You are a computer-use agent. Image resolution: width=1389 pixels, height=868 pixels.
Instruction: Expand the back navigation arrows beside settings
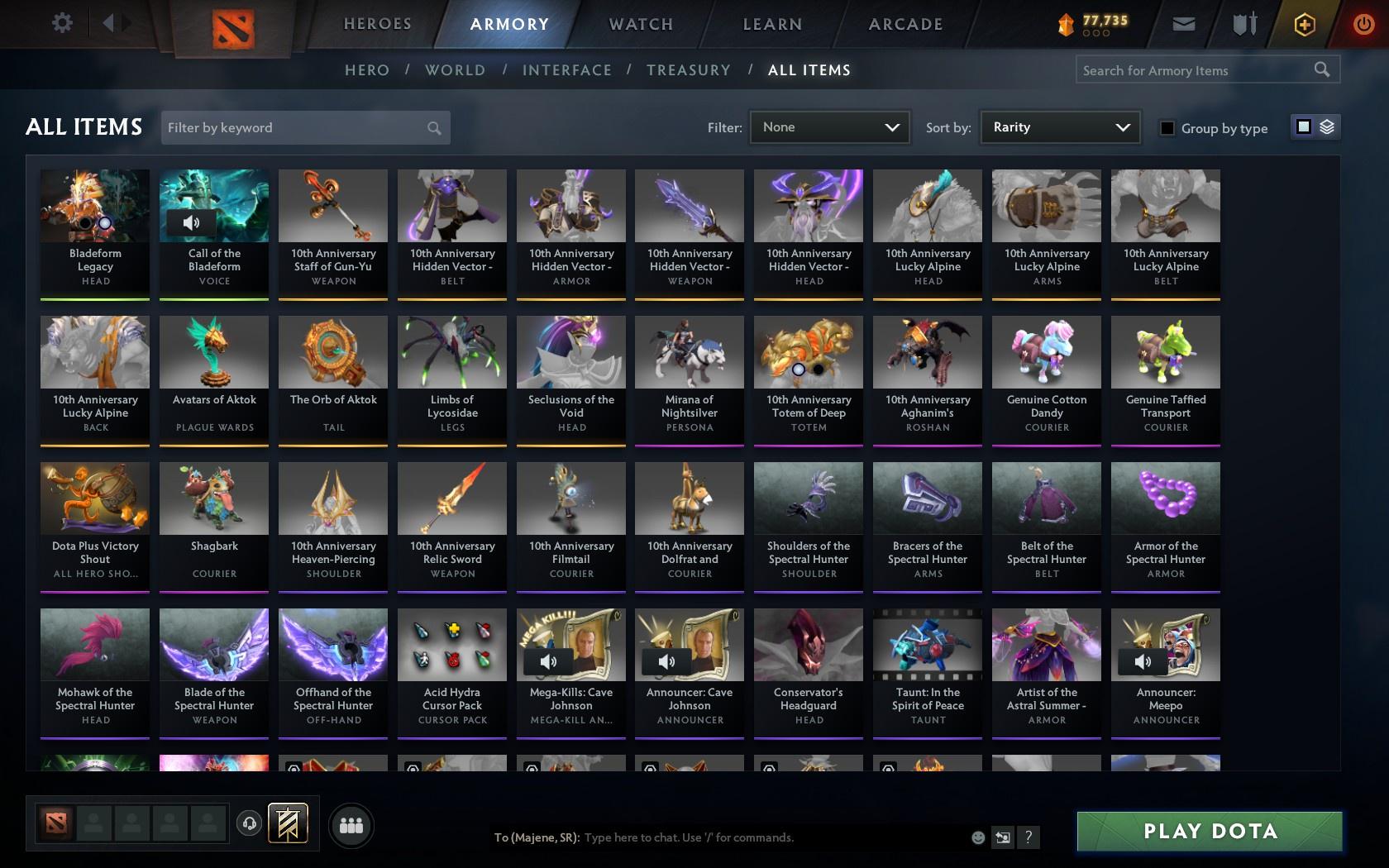point(114,23)
